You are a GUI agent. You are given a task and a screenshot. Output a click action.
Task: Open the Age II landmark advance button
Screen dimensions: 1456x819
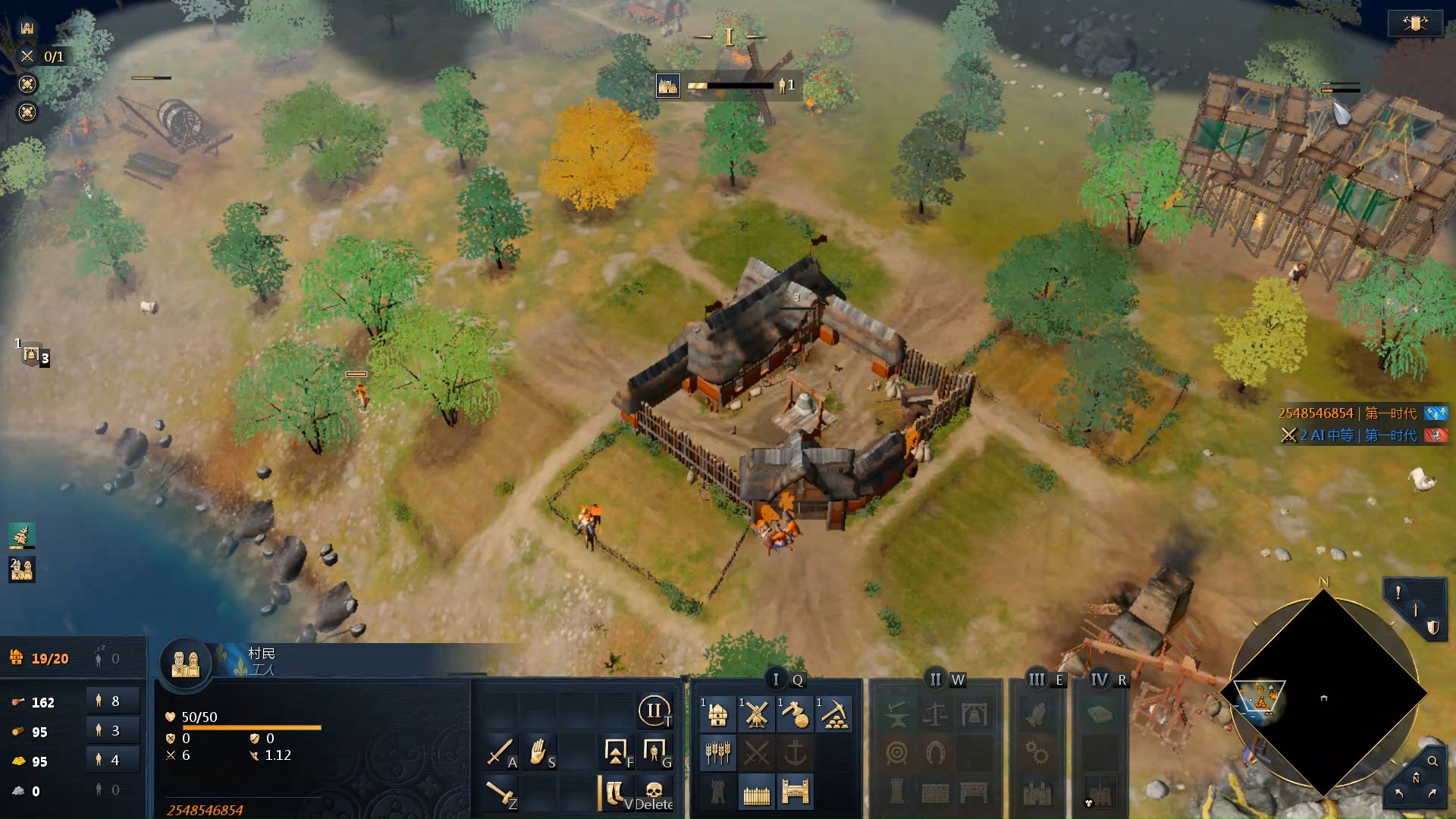click(654, 711)
